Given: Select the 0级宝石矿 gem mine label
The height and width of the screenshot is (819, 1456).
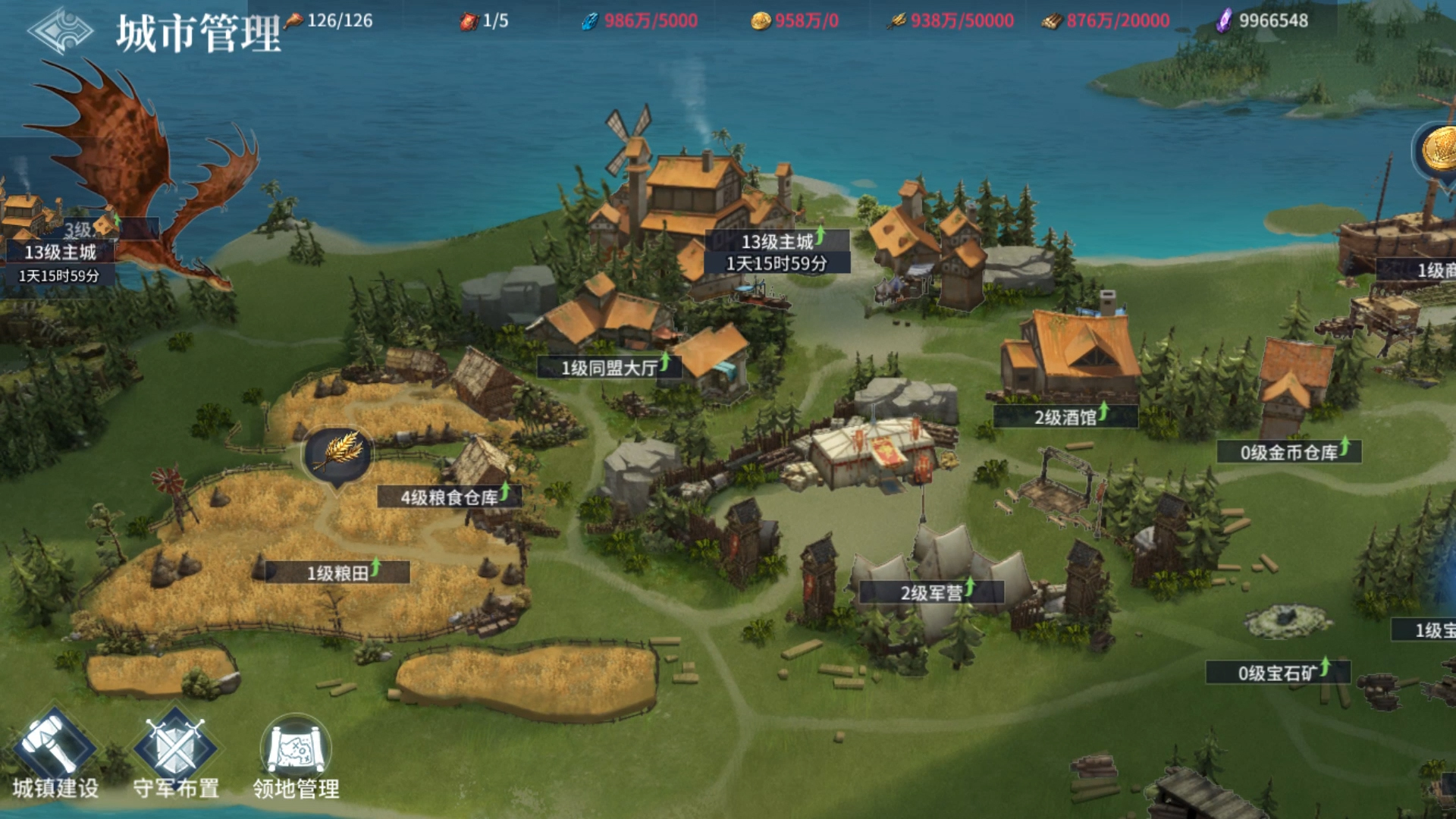Looking at the screenshot, I should 1278,673.
